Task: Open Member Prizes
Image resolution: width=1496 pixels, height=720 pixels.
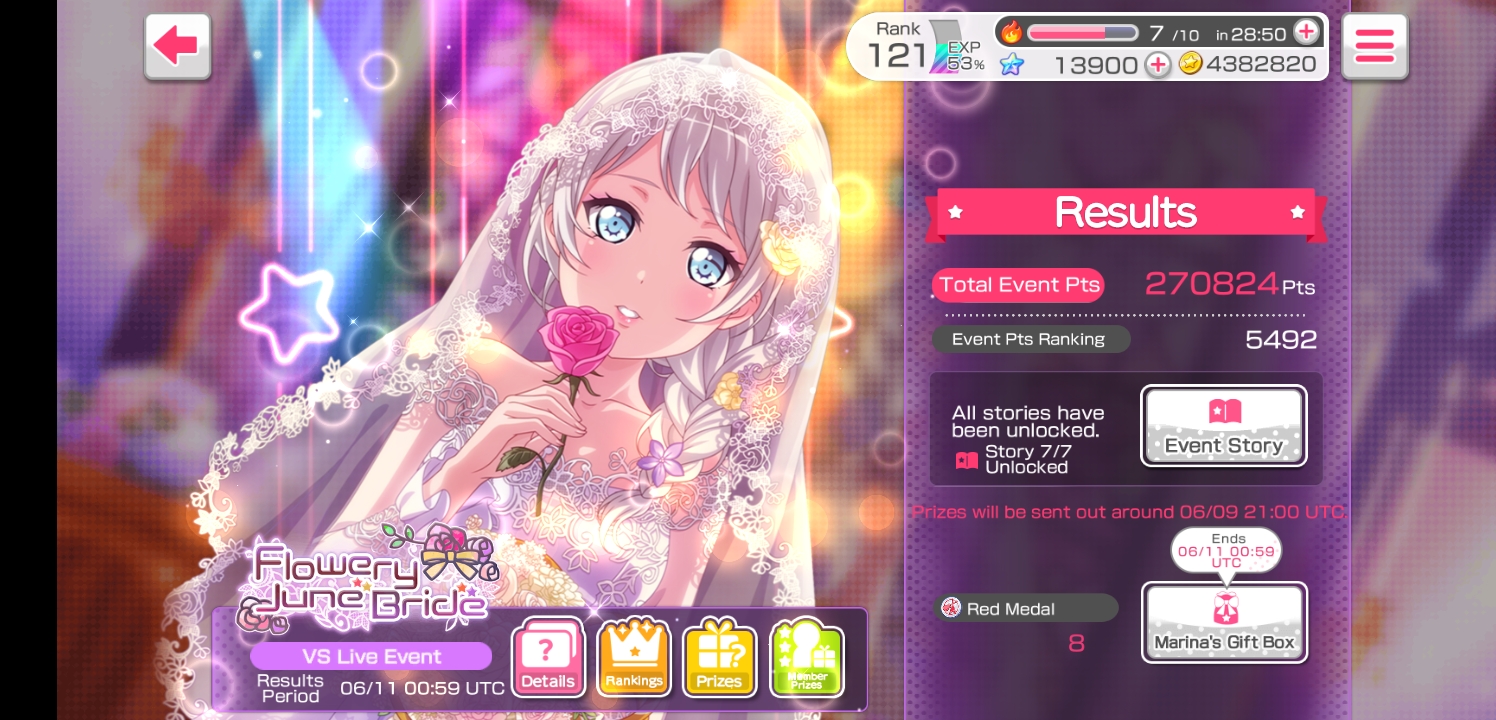Action: click(x=806, y=658)
